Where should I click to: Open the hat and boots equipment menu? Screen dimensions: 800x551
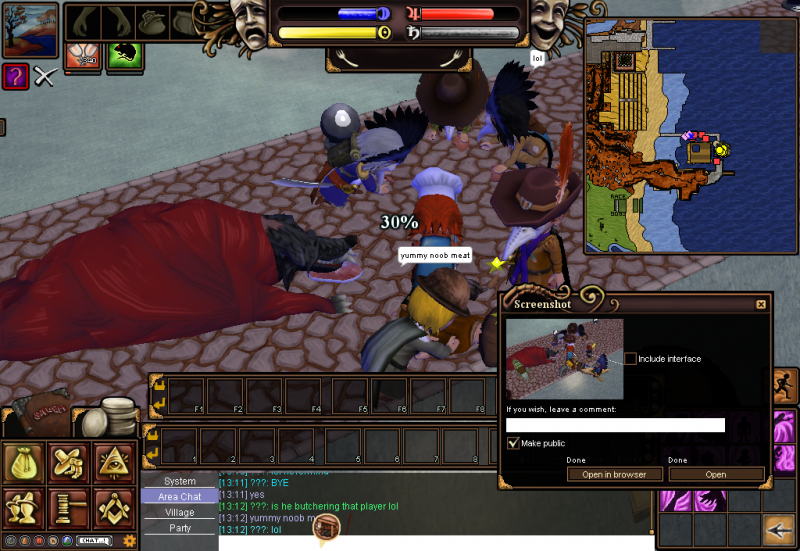(69, 462)
